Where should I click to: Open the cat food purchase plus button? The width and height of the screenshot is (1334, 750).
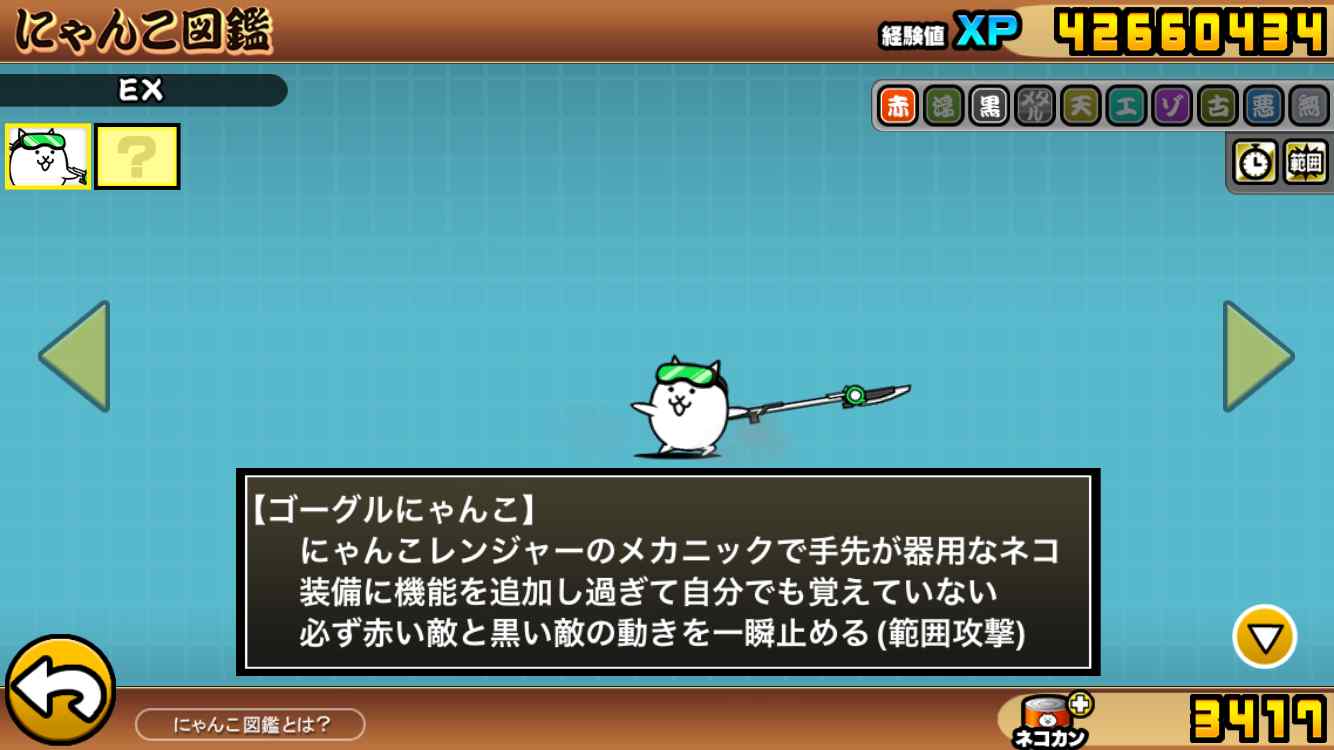(x=1080, y=703)
